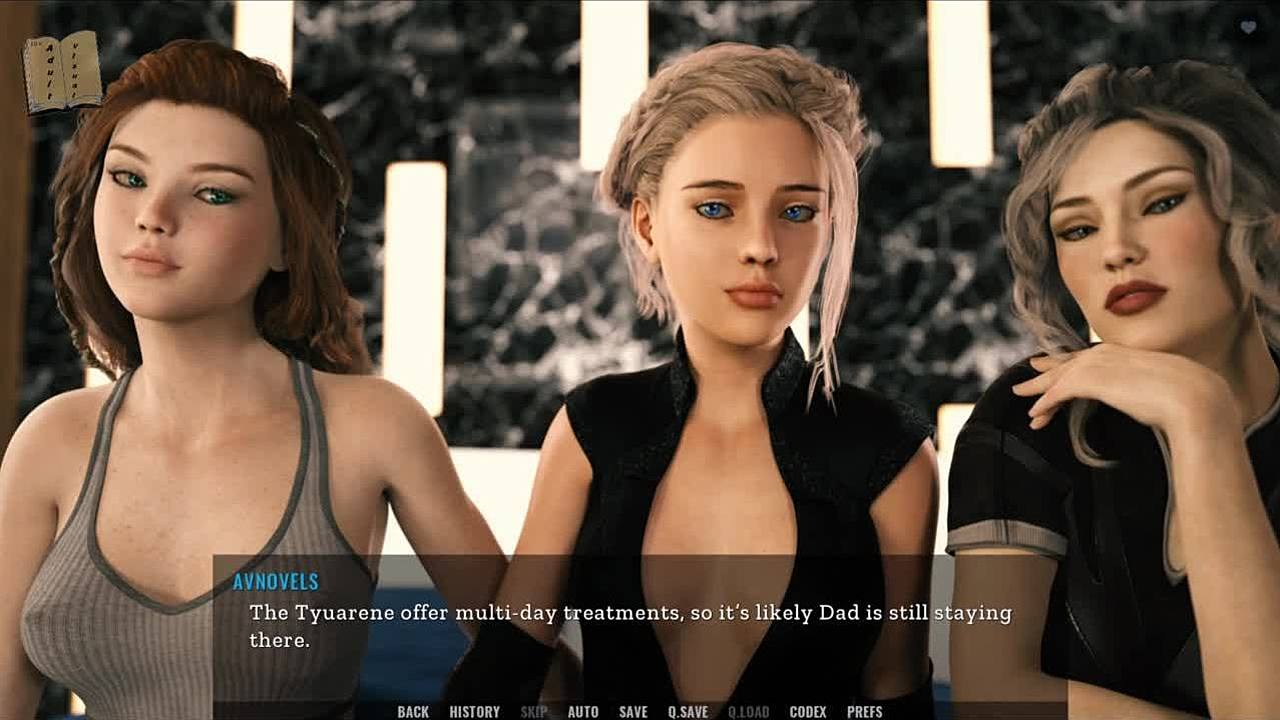Quick save with Q.SAVE
The height and width of the screenshot is (720, 1280).
pos(688,712)
